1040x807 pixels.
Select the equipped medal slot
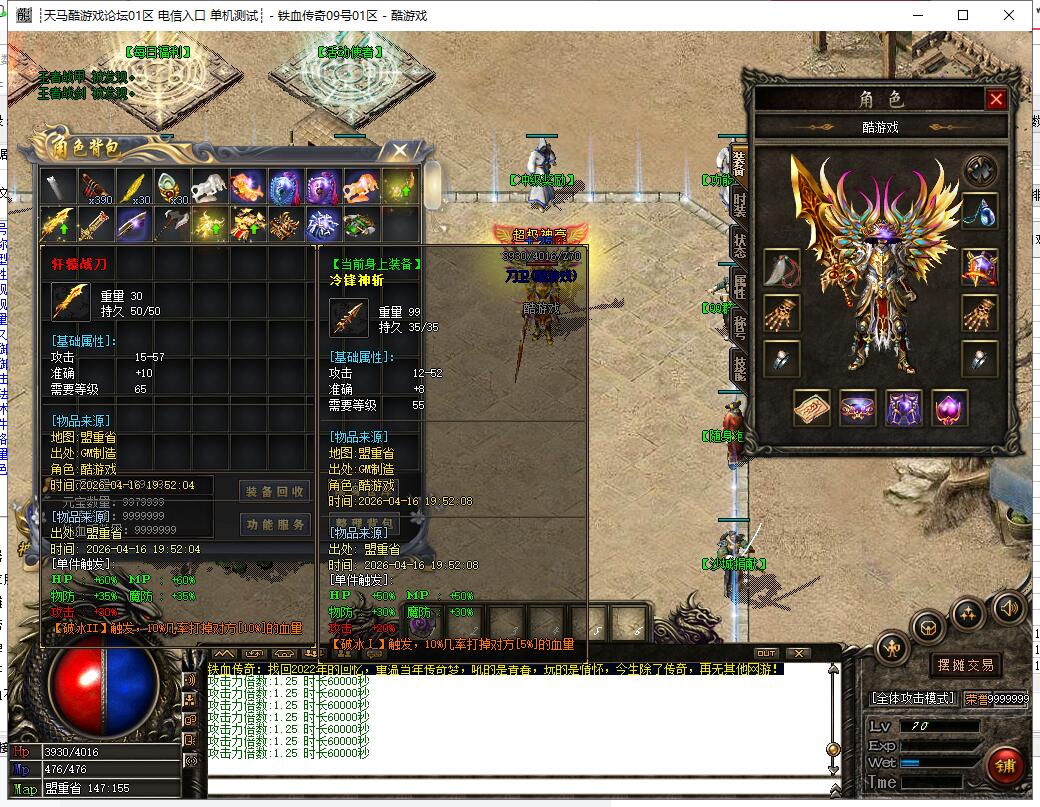979,267
